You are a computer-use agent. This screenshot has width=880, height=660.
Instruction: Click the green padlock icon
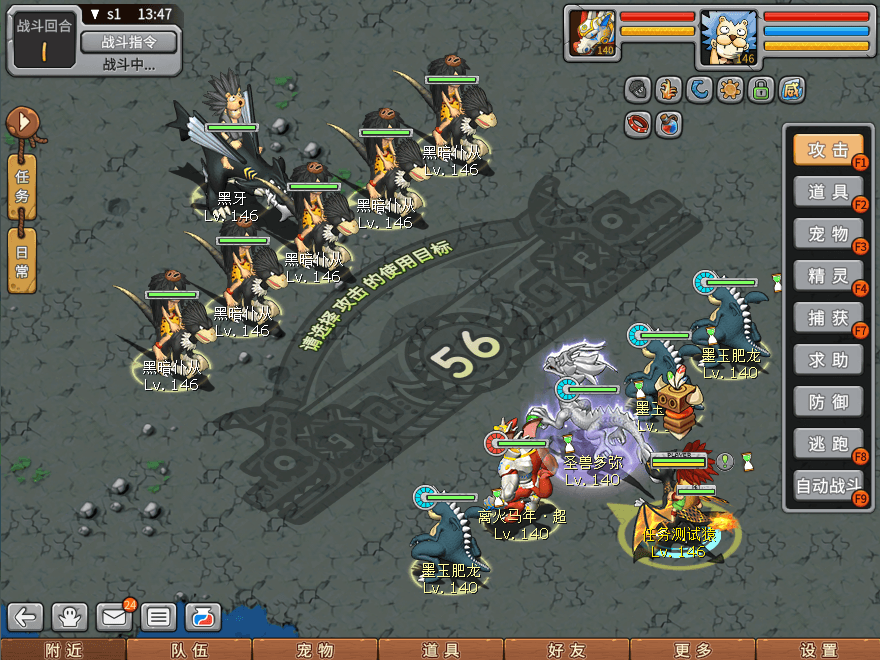761,91
